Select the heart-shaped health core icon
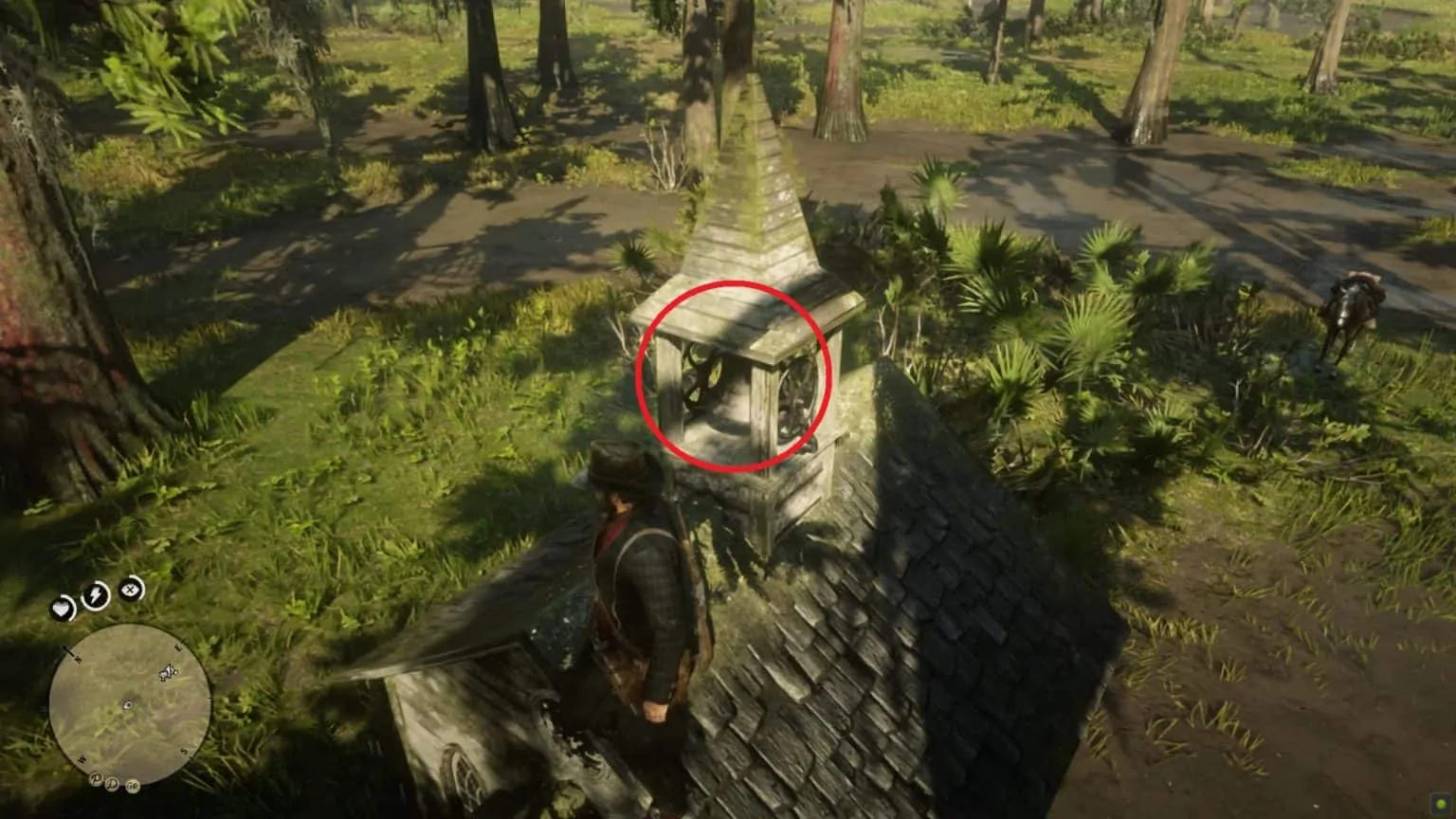Screen dimensions: 1456x819 pyautogui.click(x=63, y=608)
